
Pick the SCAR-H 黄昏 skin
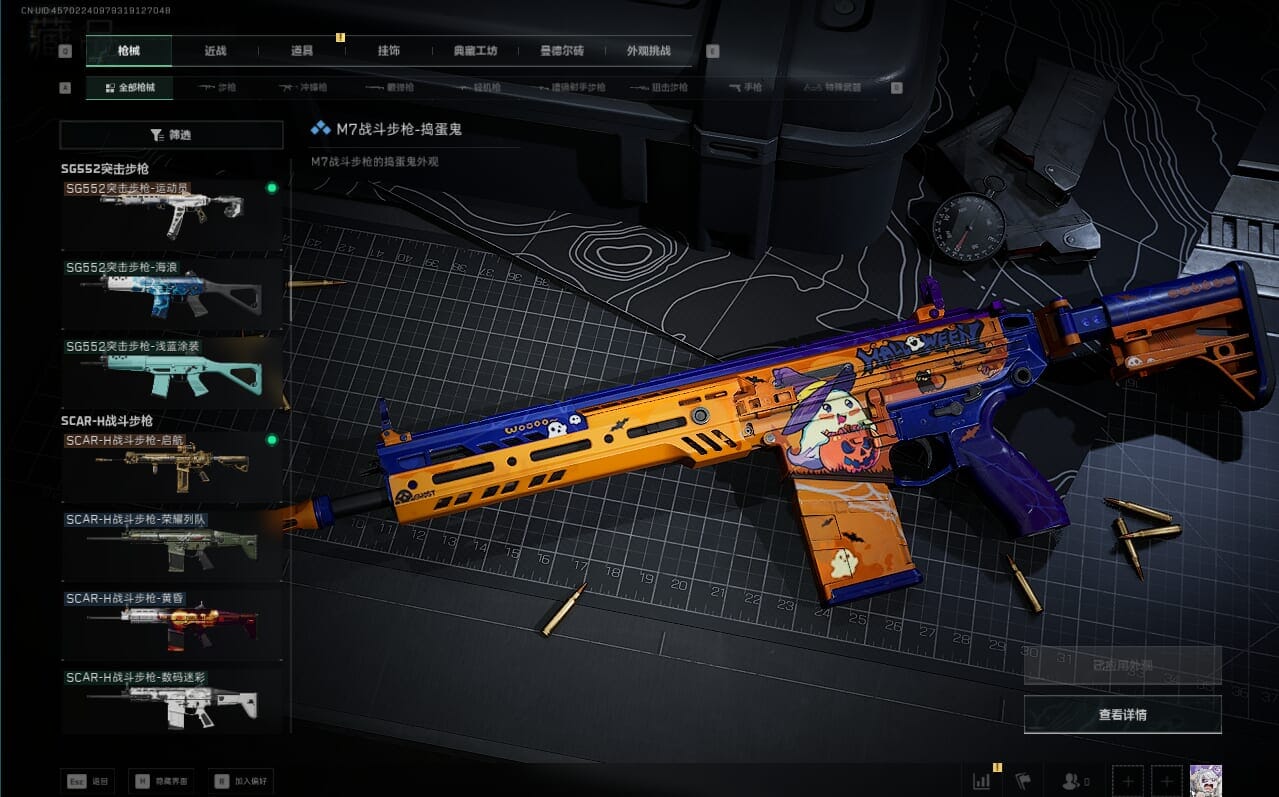point(171,624)
